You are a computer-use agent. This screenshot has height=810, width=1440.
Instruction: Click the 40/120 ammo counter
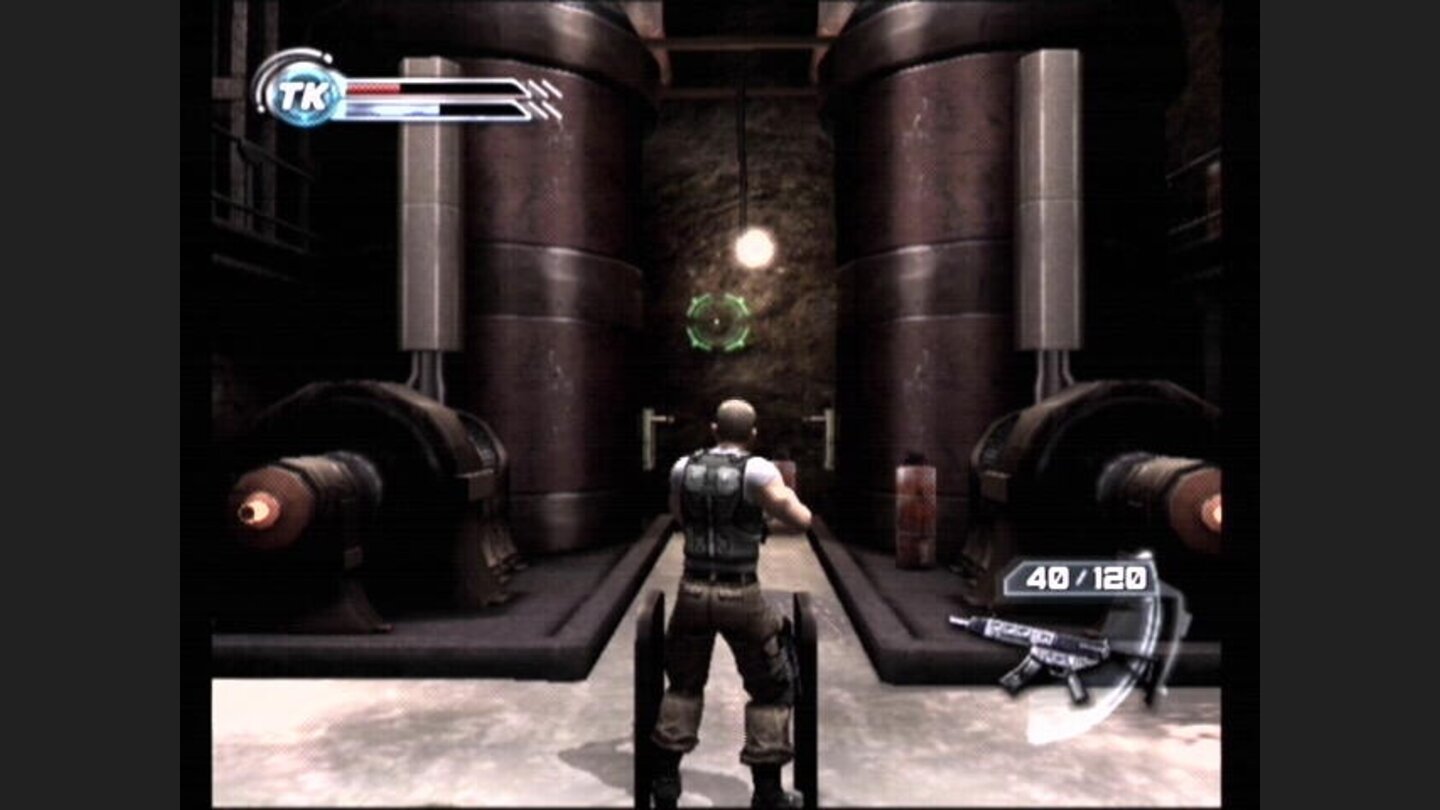(1078, 577)
